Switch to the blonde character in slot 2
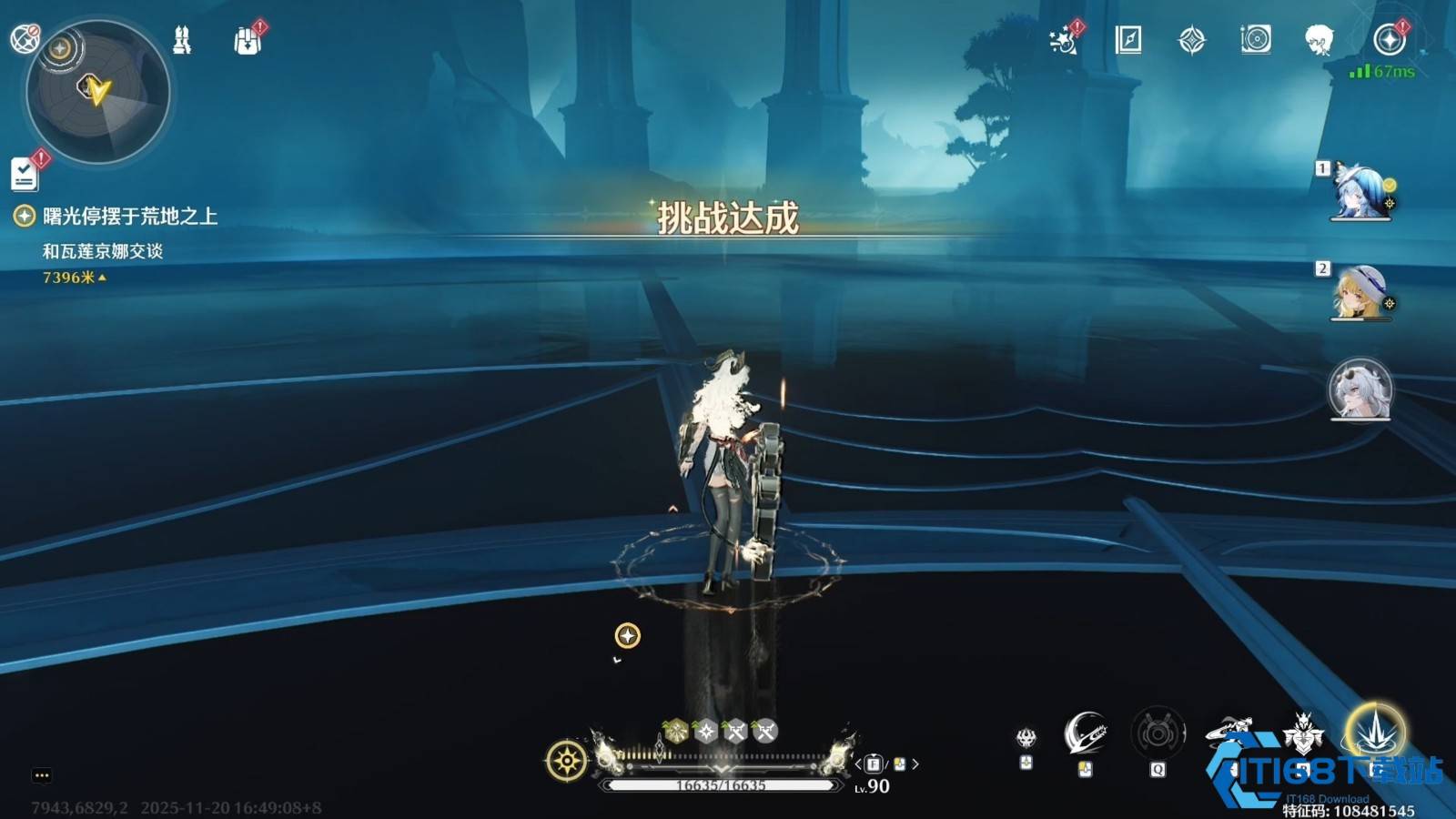 (x=1360, y=292)
